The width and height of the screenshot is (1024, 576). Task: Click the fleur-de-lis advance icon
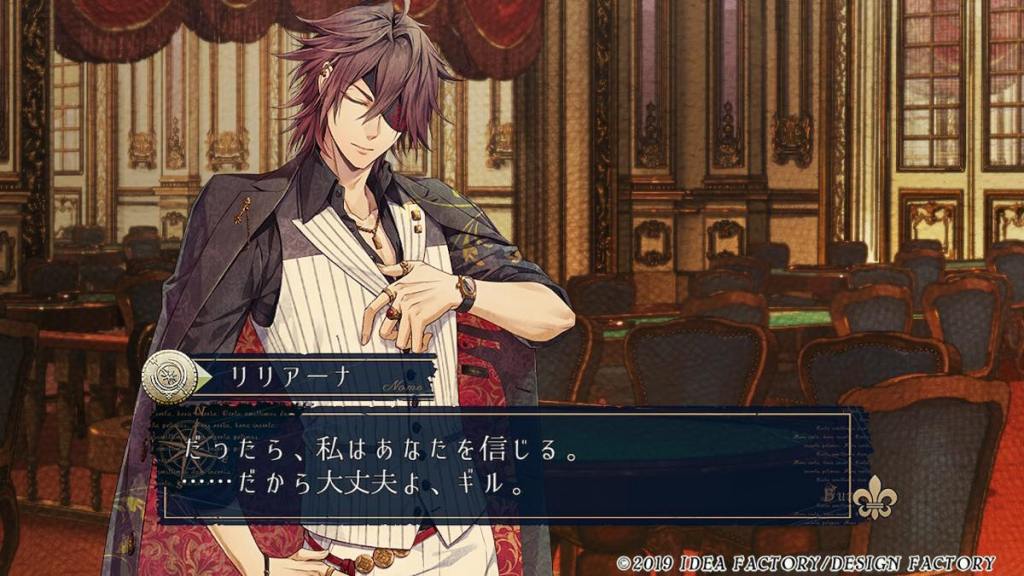coord(875,497)
